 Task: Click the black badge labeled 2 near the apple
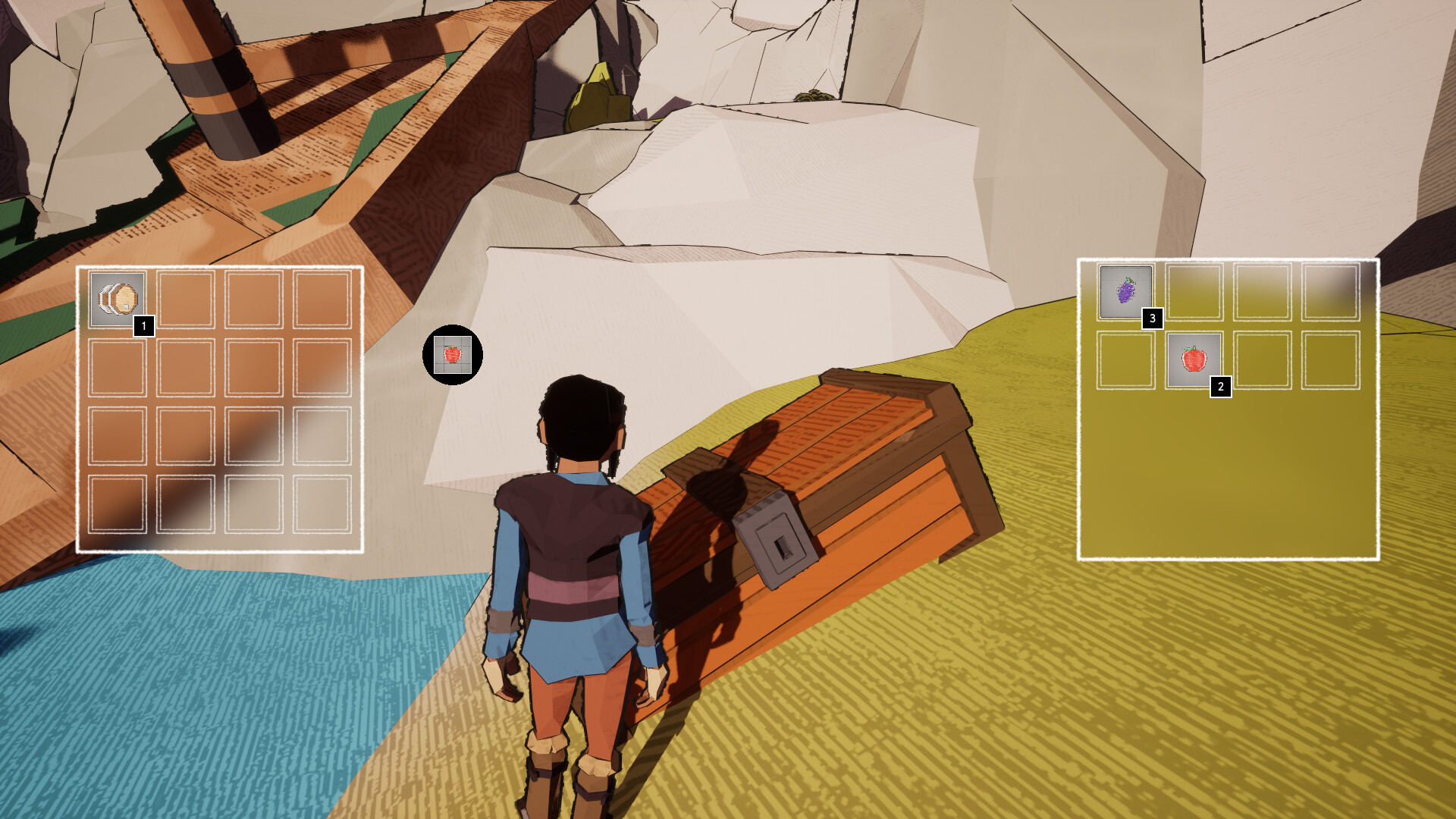tap(1221, 388)
